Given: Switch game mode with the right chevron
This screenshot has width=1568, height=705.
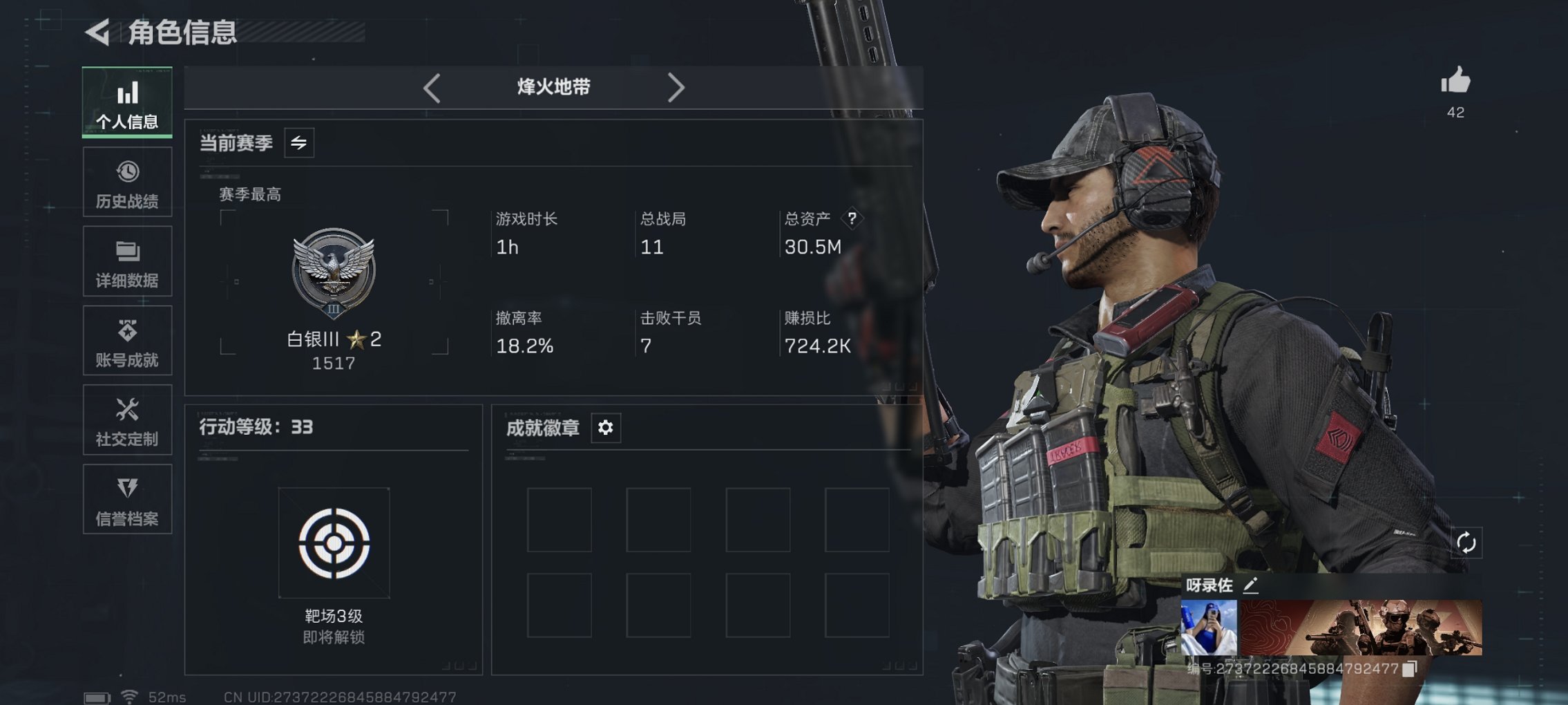Looking at the screenshot, I should (676, 87).
